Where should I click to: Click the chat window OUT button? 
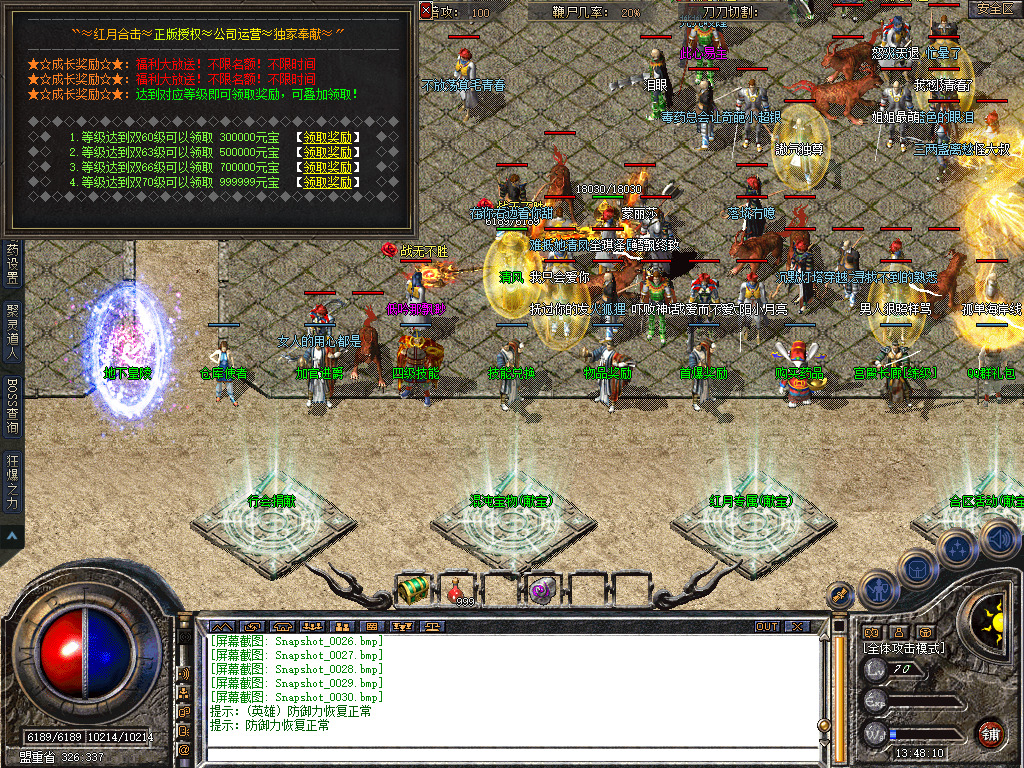766,626
